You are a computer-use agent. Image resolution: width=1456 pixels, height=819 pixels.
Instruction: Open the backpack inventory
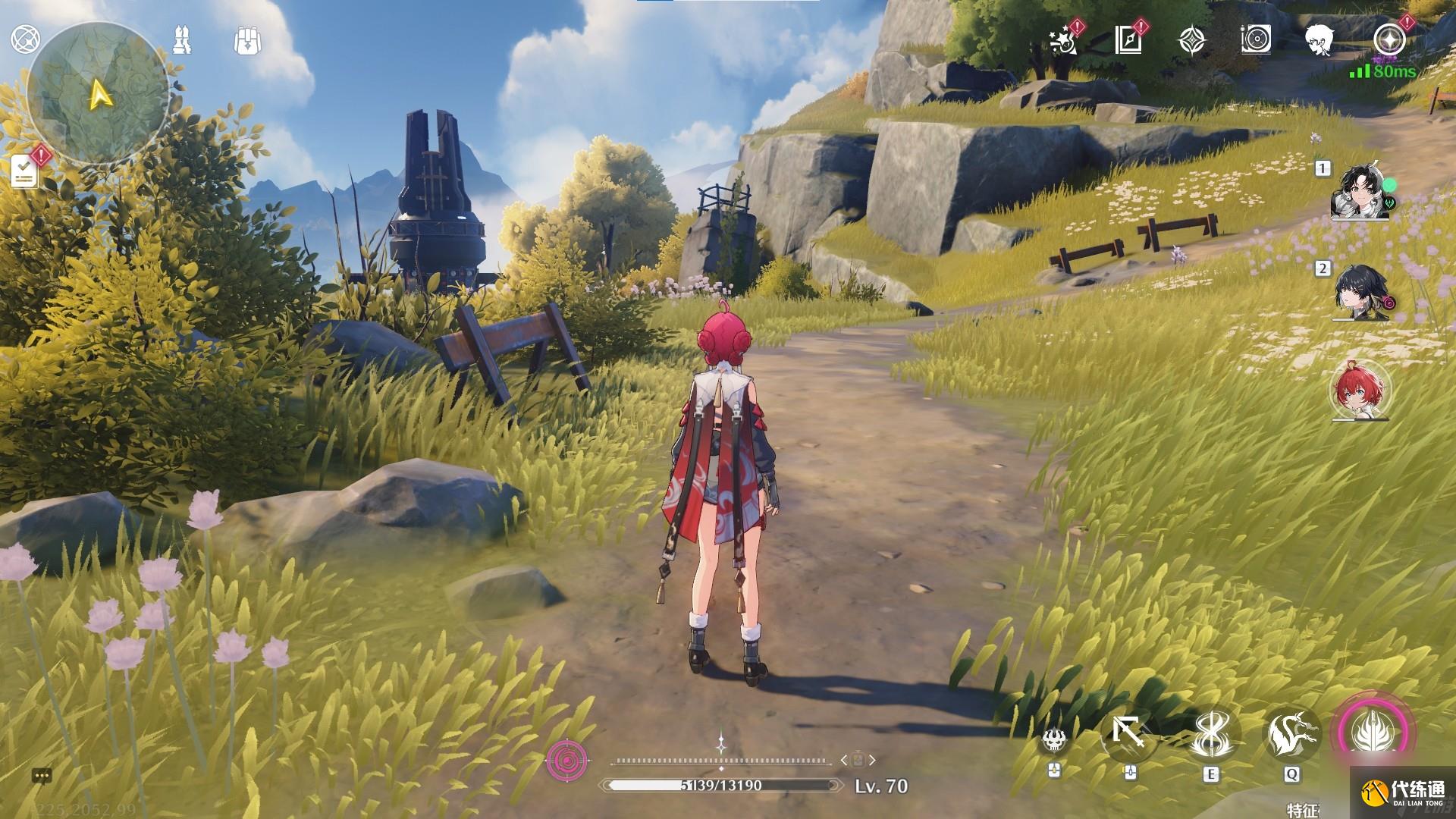[x=247, y=41]
